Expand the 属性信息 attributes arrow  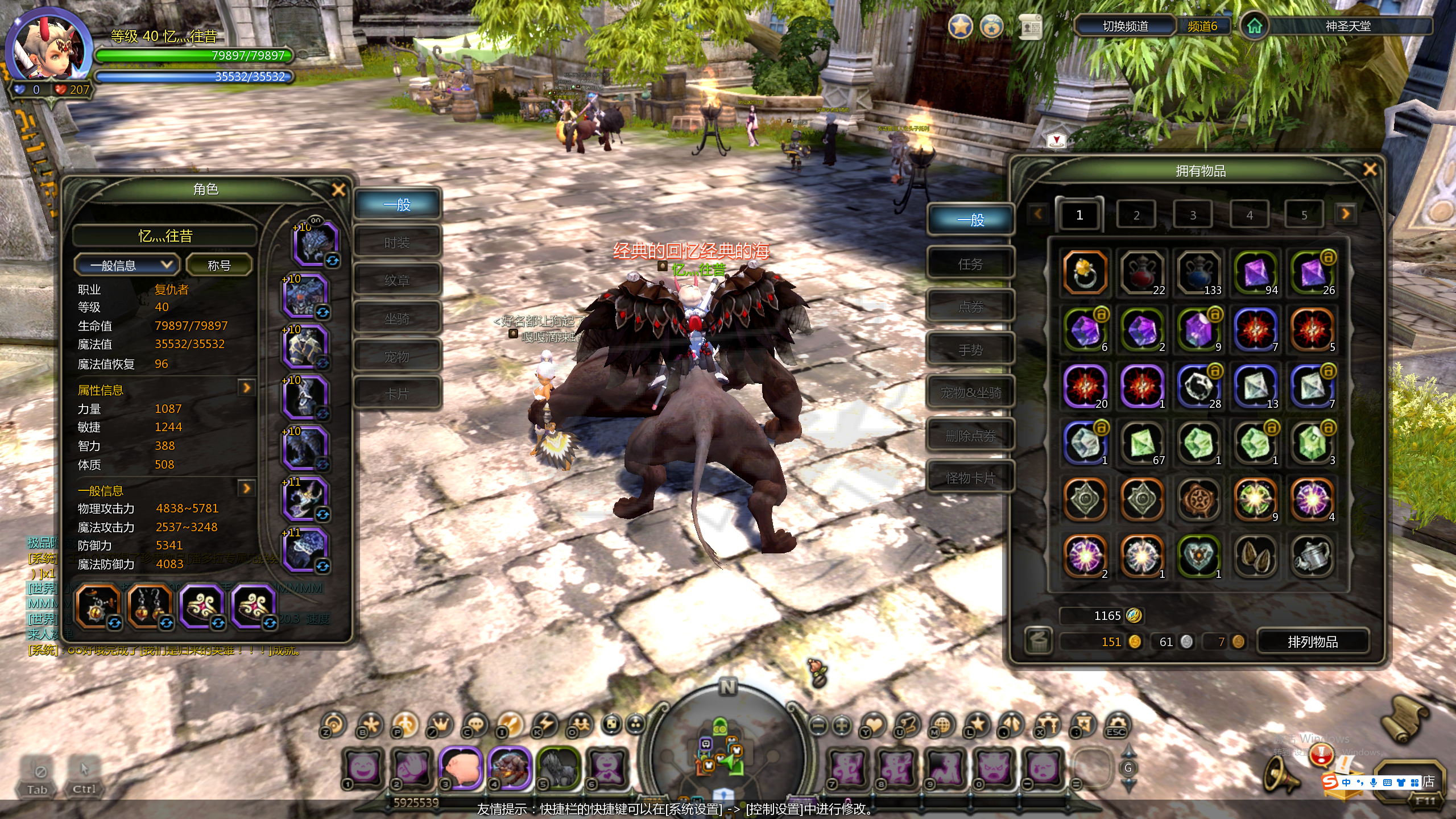(247, 388)
